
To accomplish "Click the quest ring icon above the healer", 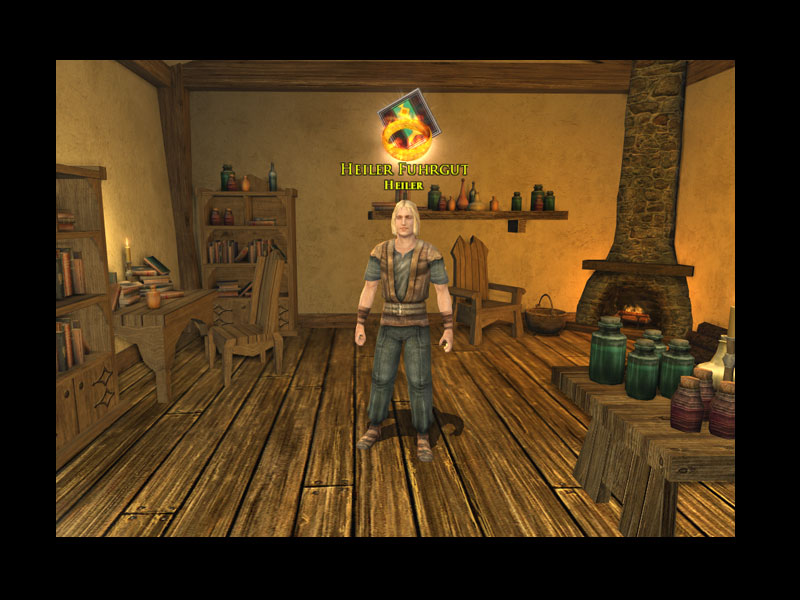I will tap(406, 126).
